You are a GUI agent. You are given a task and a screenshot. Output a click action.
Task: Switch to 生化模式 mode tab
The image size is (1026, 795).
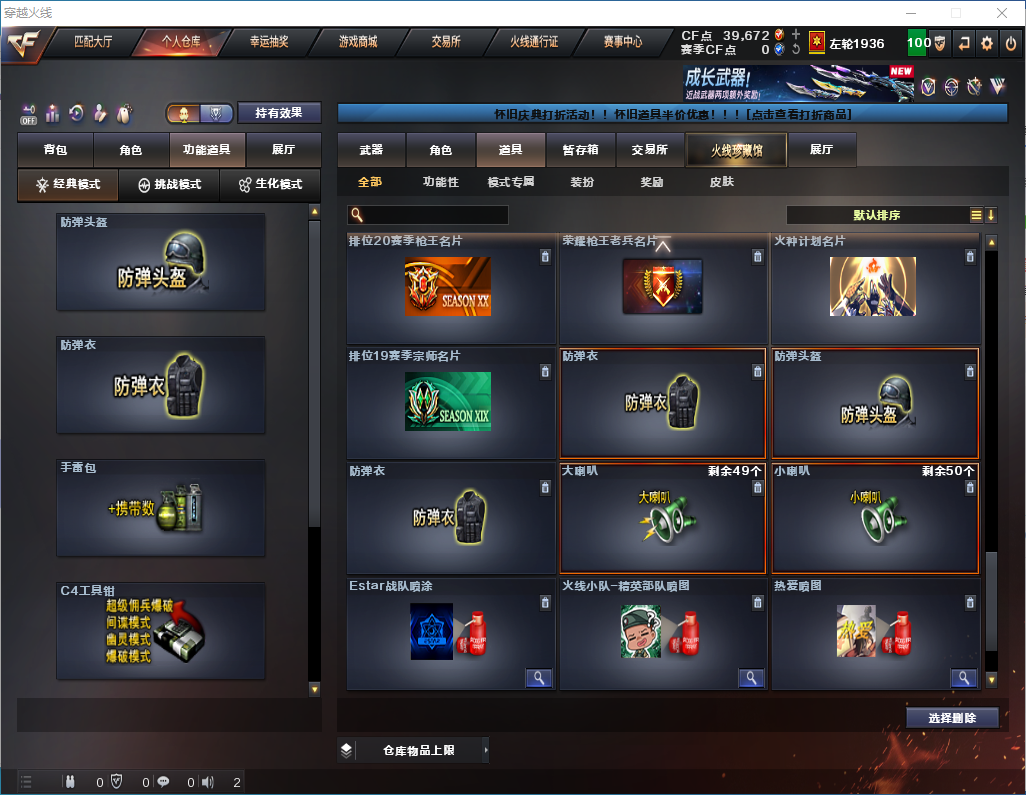pyautogui.click(x=270, y=185)
